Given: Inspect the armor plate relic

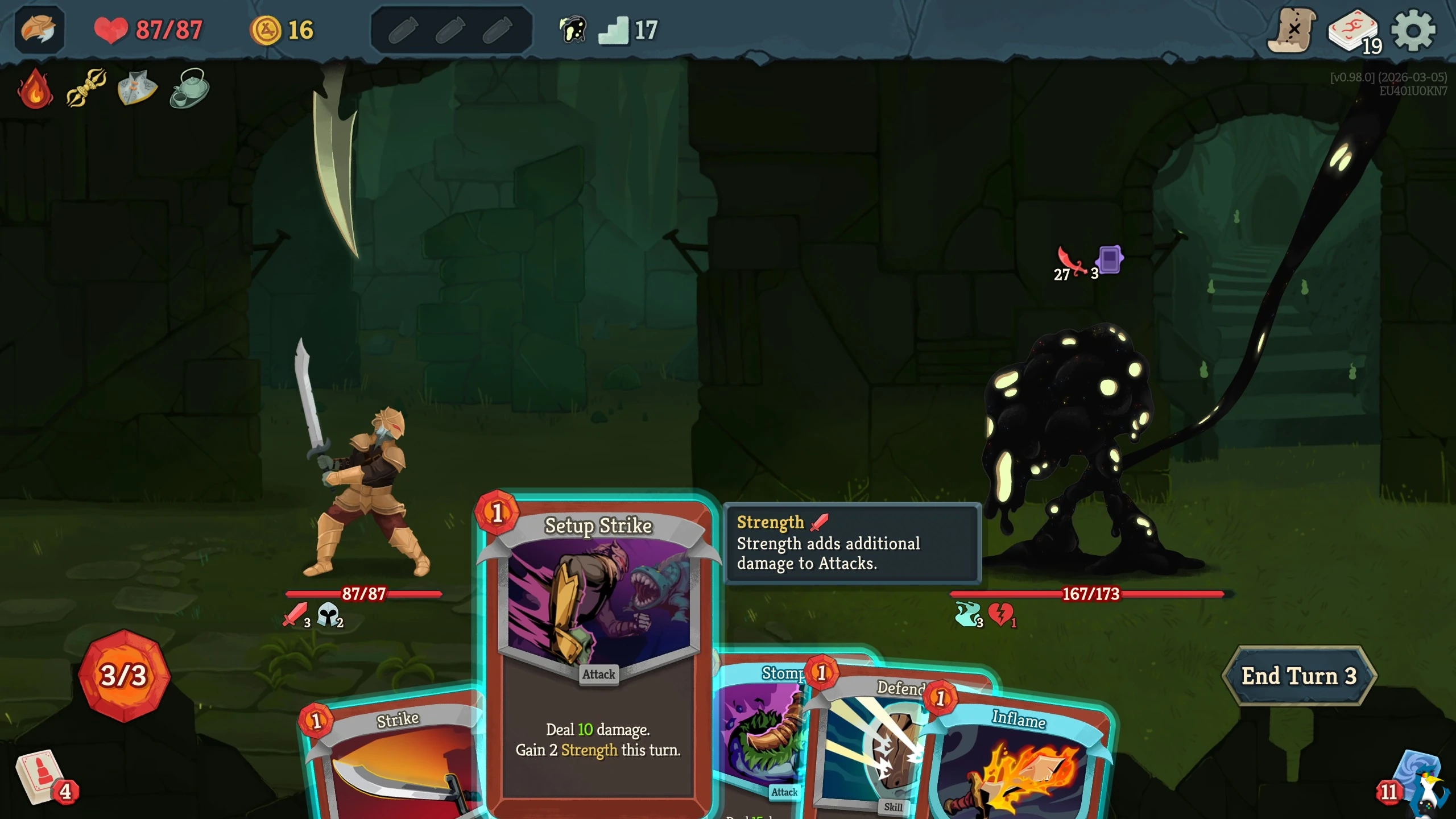Looking at the screenshot, I should click(137, 88).
